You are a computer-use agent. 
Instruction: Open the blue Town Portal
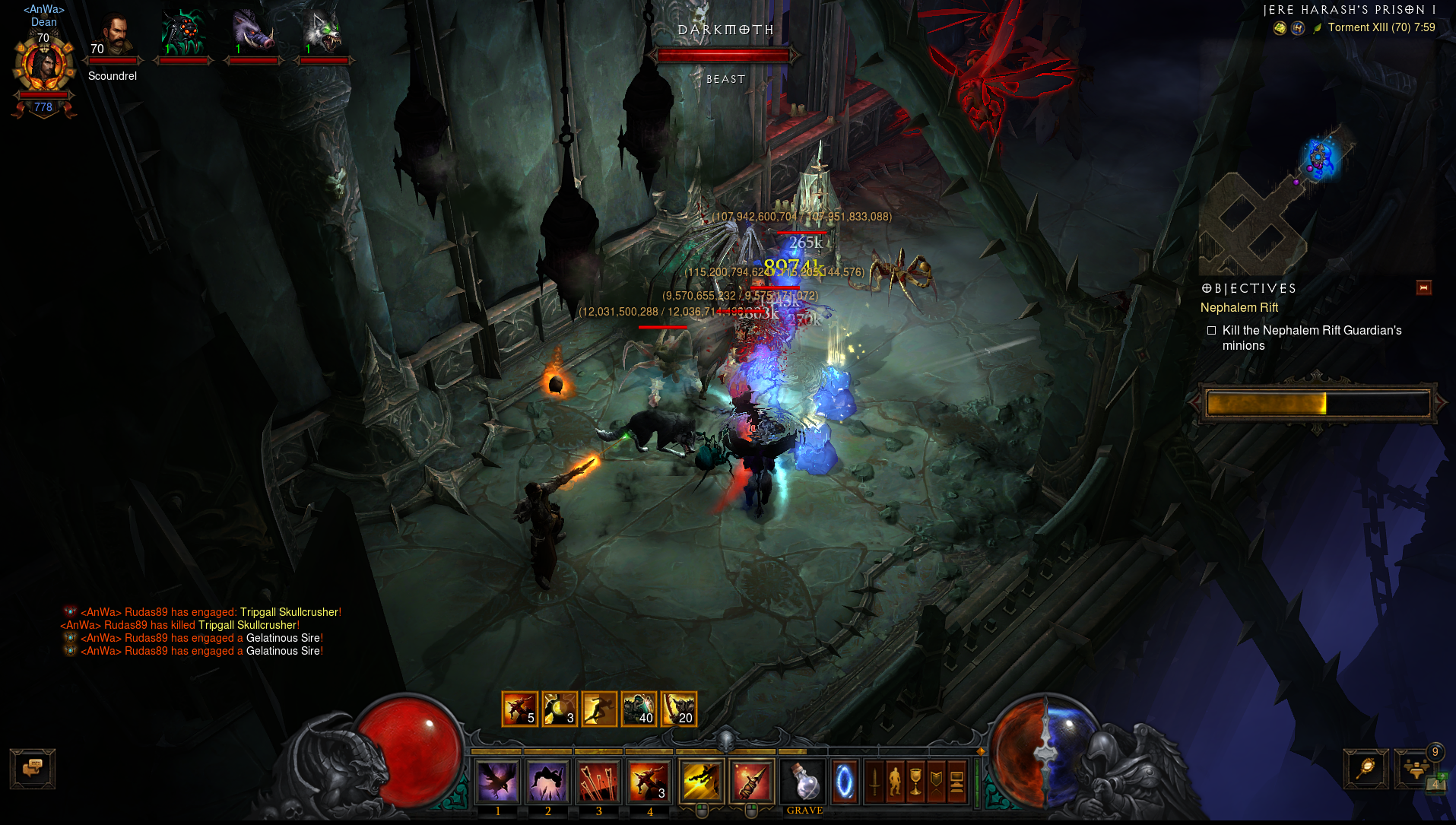(x=845, y=782)
